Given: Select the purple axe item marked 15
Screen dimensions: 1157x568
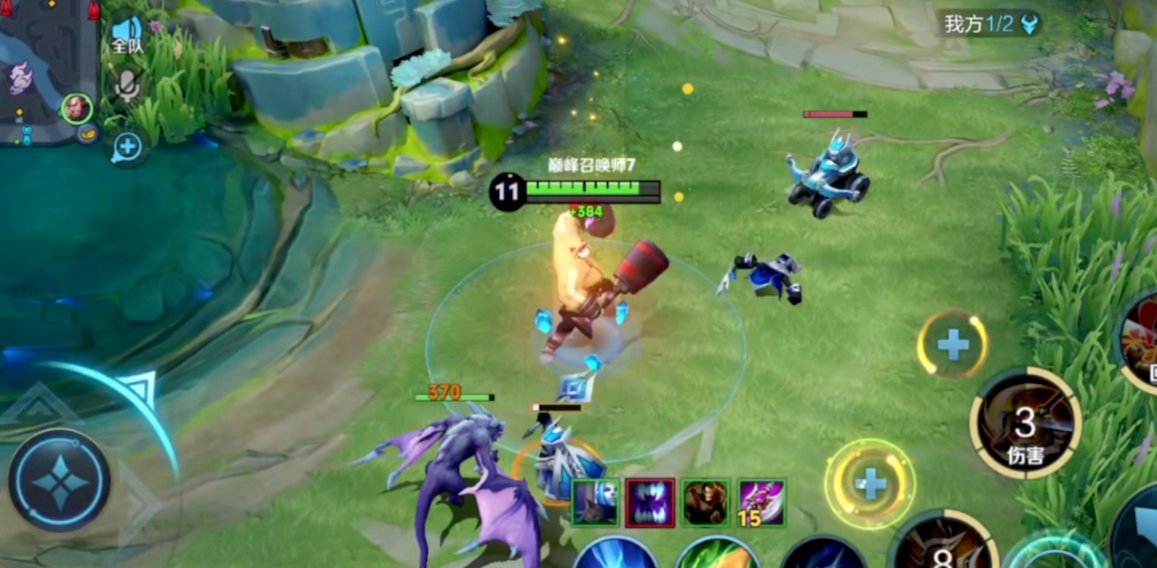Looking at the screenshot, I should 760,502.
